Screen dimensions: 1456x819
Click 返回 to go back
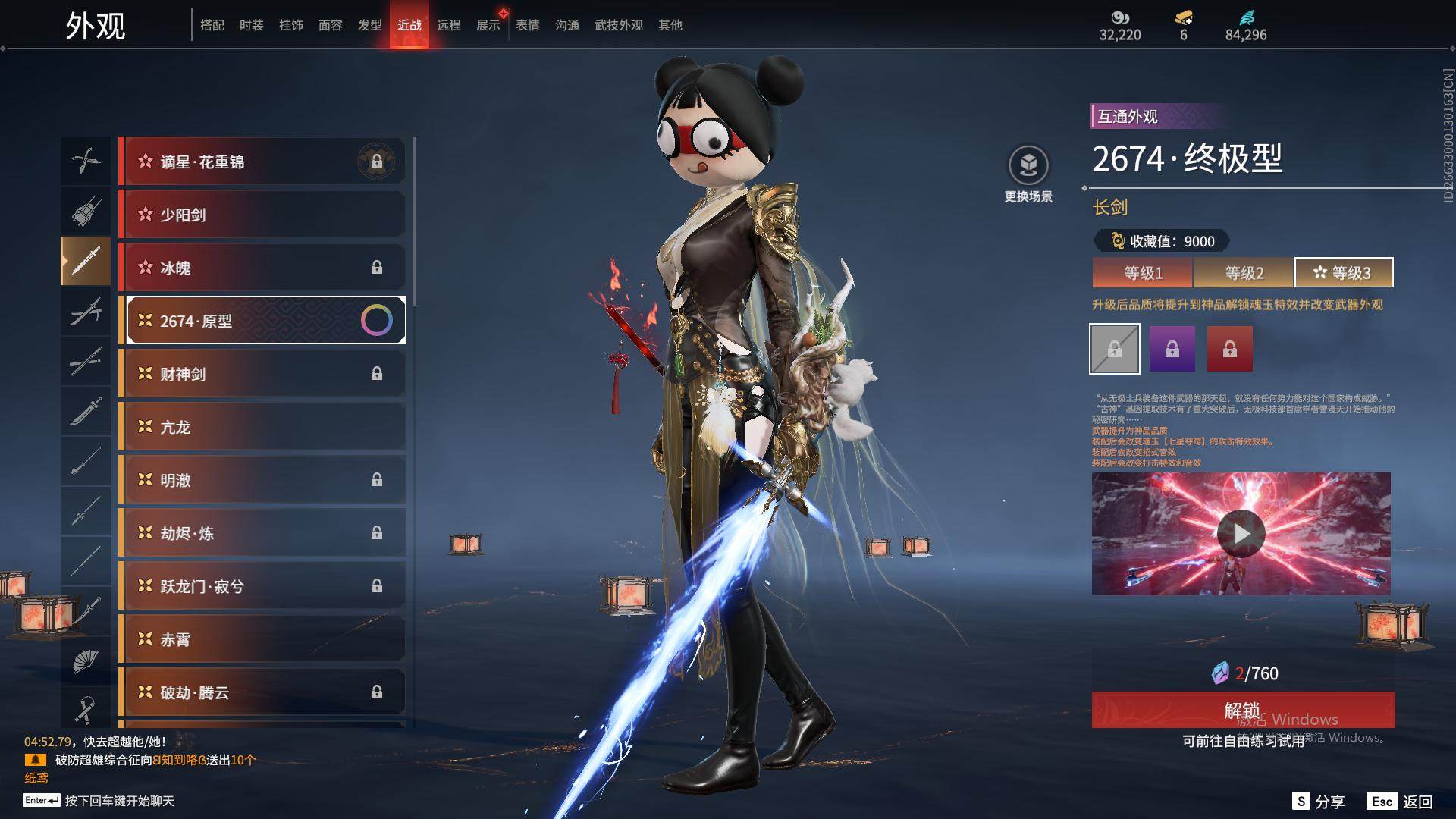1401,802
